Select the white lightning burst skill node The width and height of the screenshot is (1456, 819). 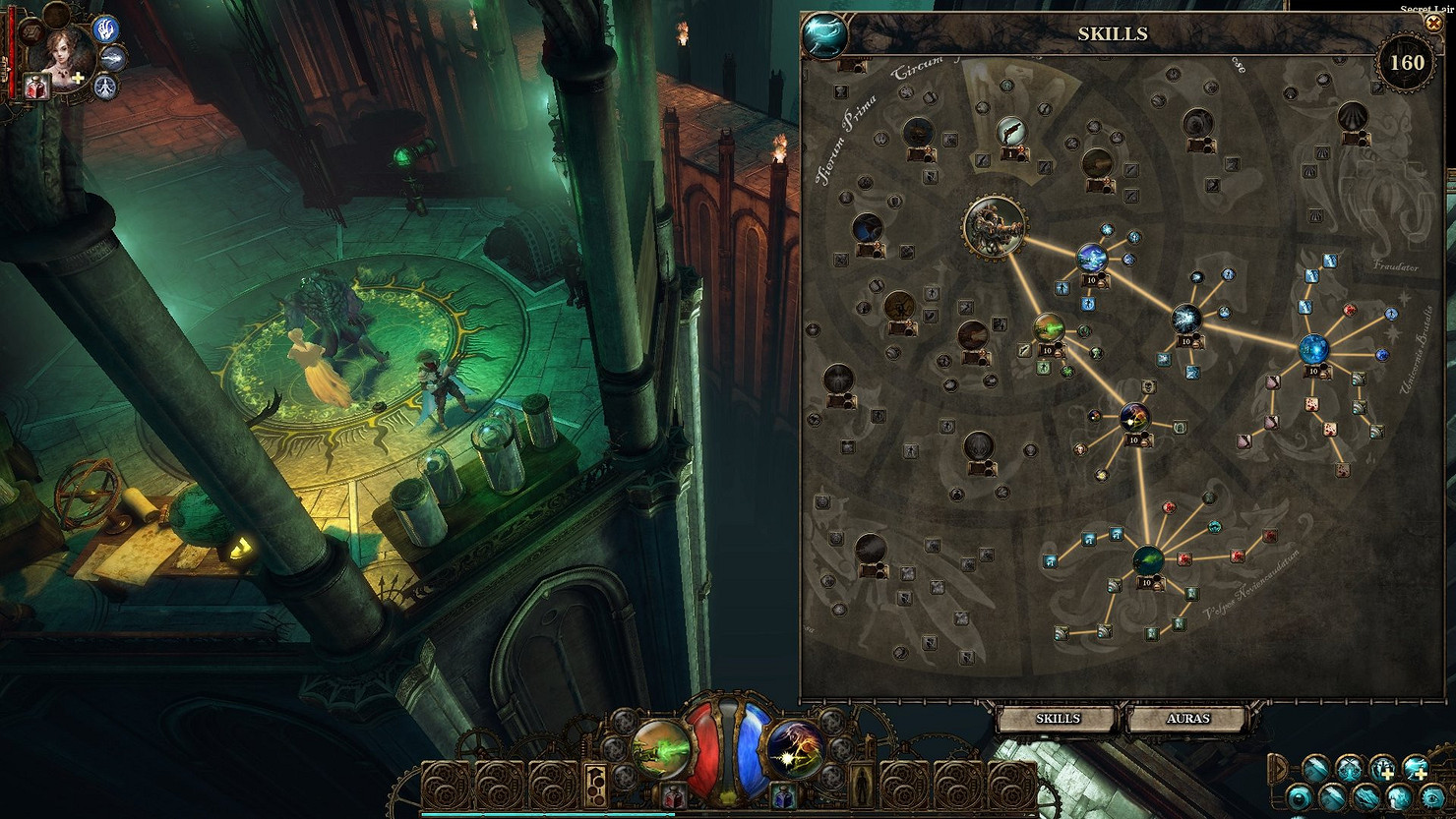(1186, 320)
